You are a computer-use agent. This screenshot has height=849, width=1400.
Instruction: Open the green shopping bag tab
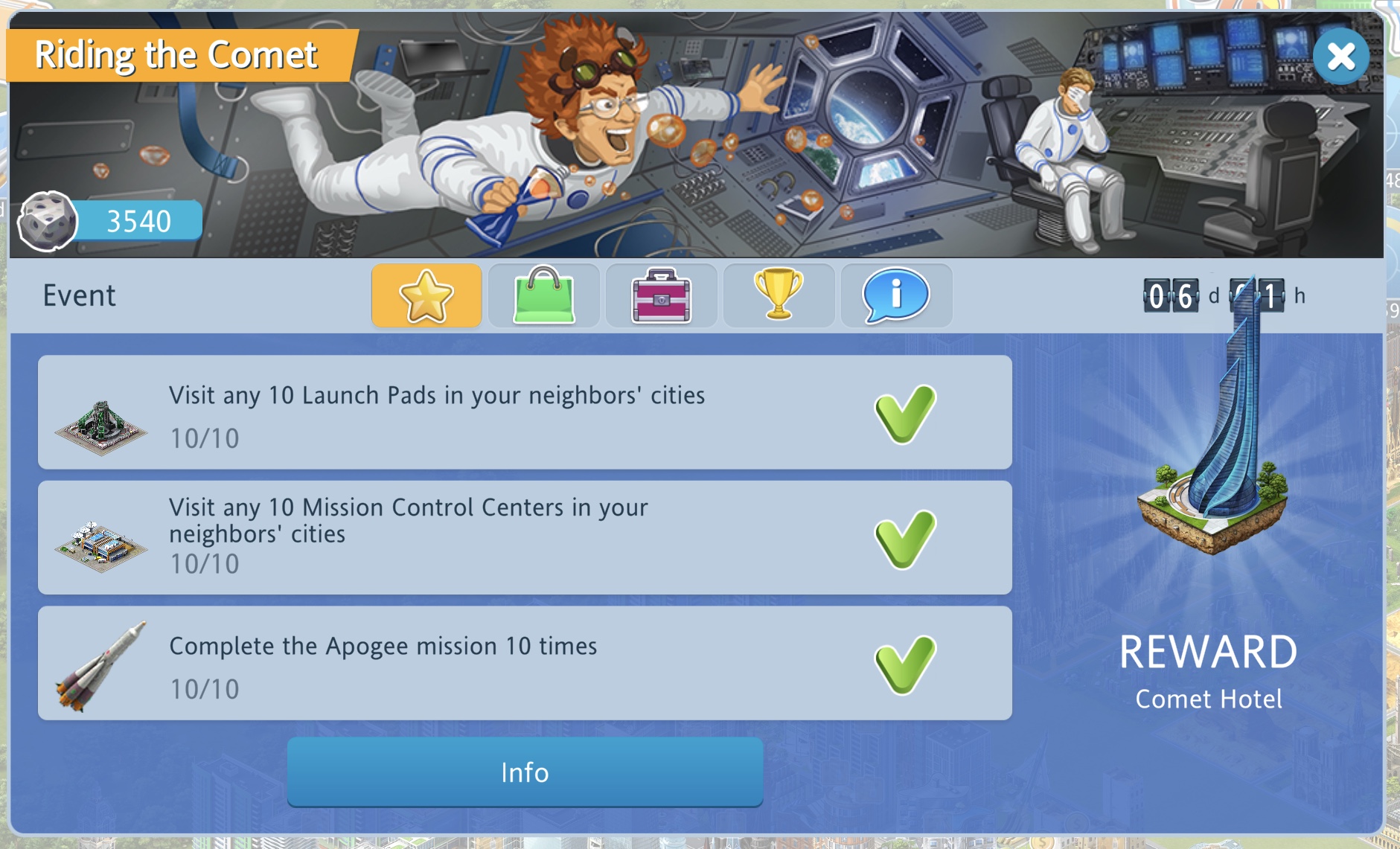pos(544,295)
